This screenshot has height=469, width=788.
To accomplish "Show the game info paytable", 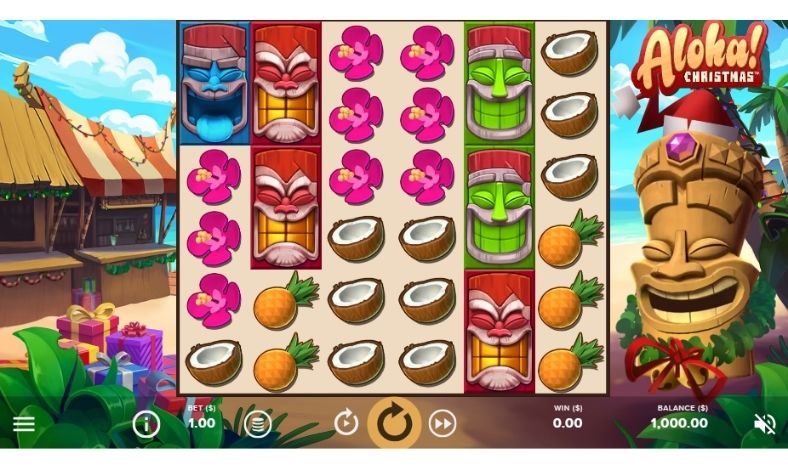I will 146,424.
